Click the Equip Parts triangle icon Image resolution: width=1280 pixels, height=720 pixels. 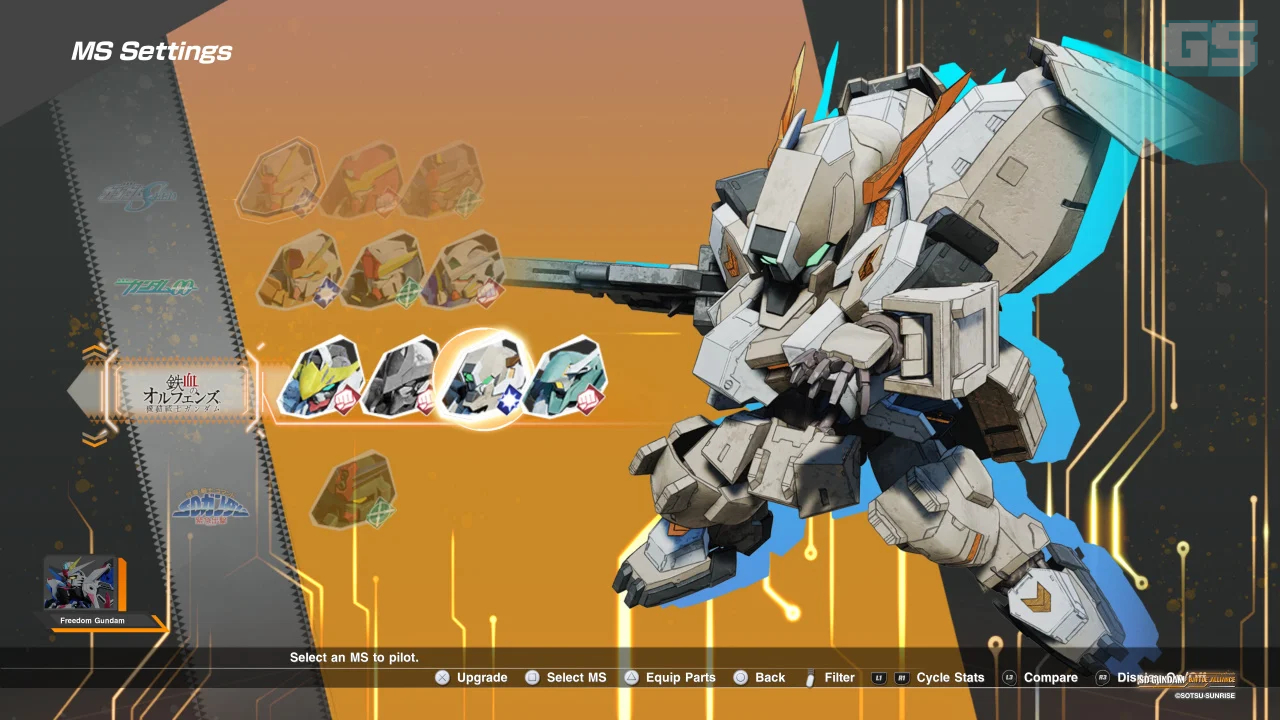(x=631, y=677)
